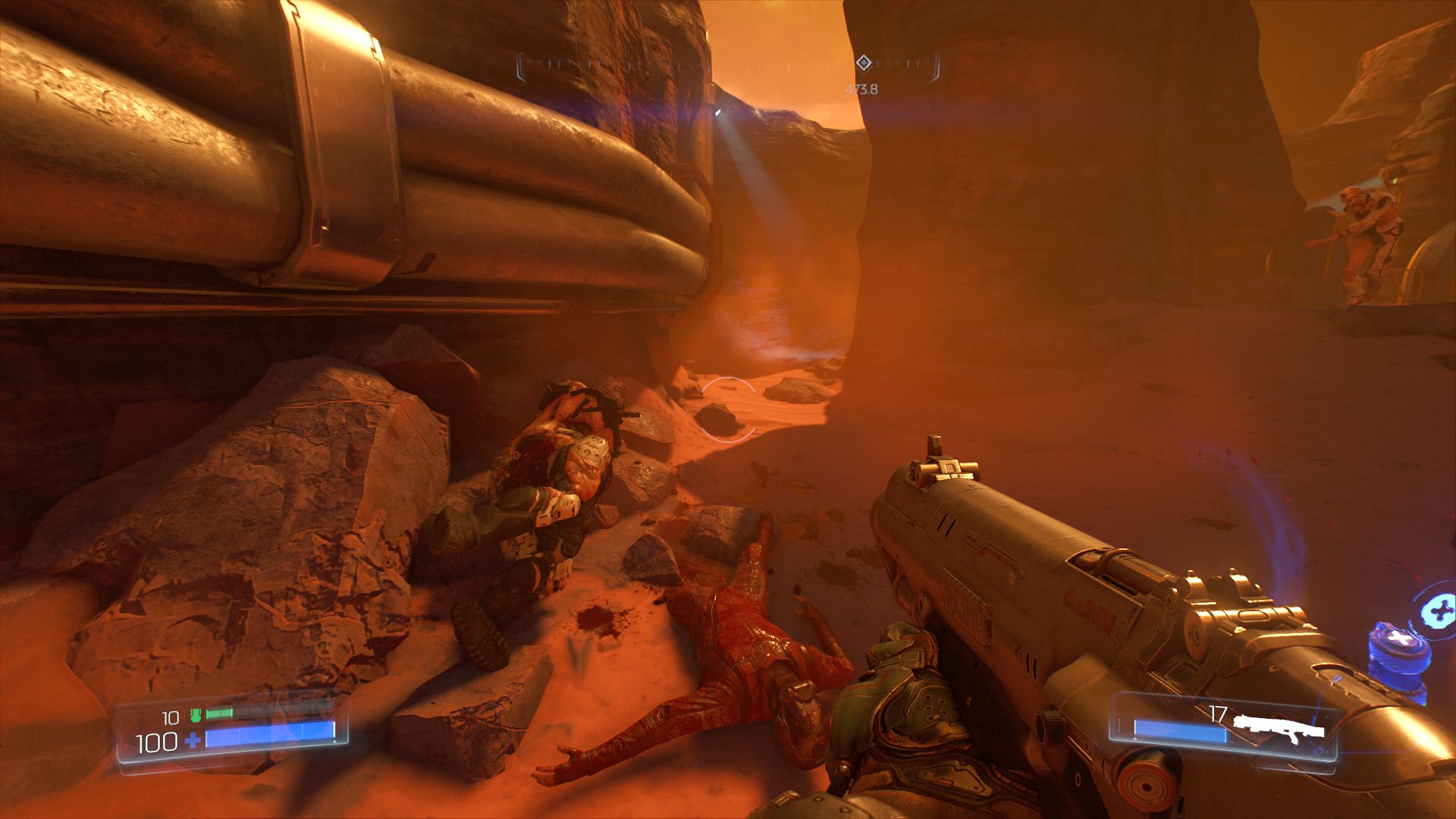Screen dimensions: 1456x819
Task: Click the blue medkit item on the ground
Action: click(x=1398, y=650)
